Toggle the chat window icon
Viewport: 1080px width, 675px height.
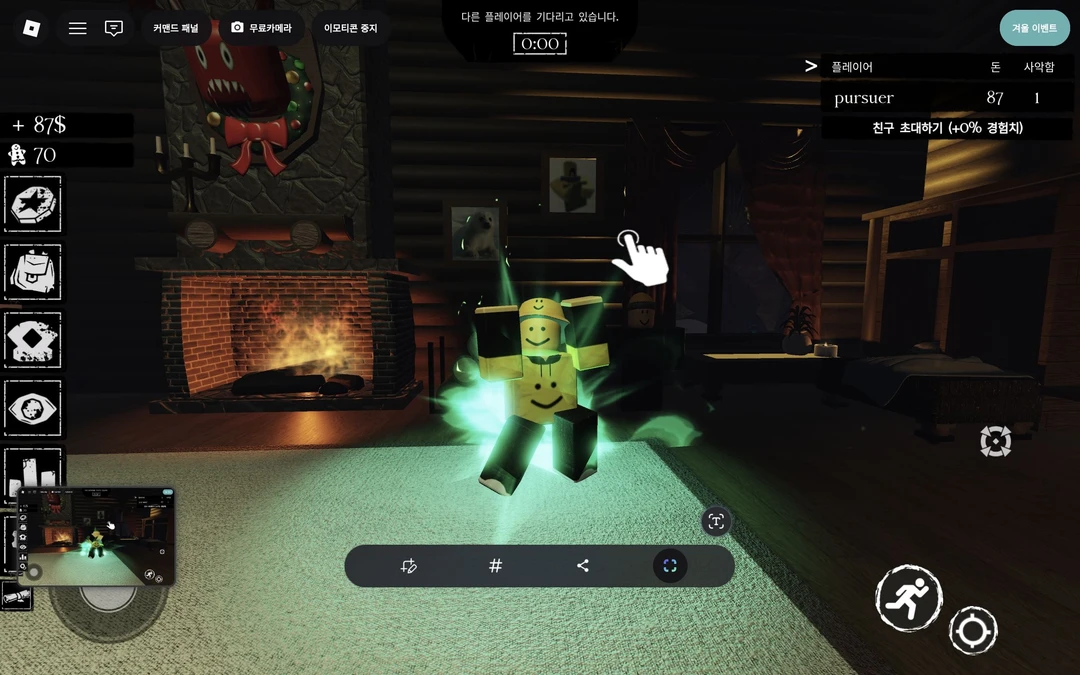pos(114,28)
